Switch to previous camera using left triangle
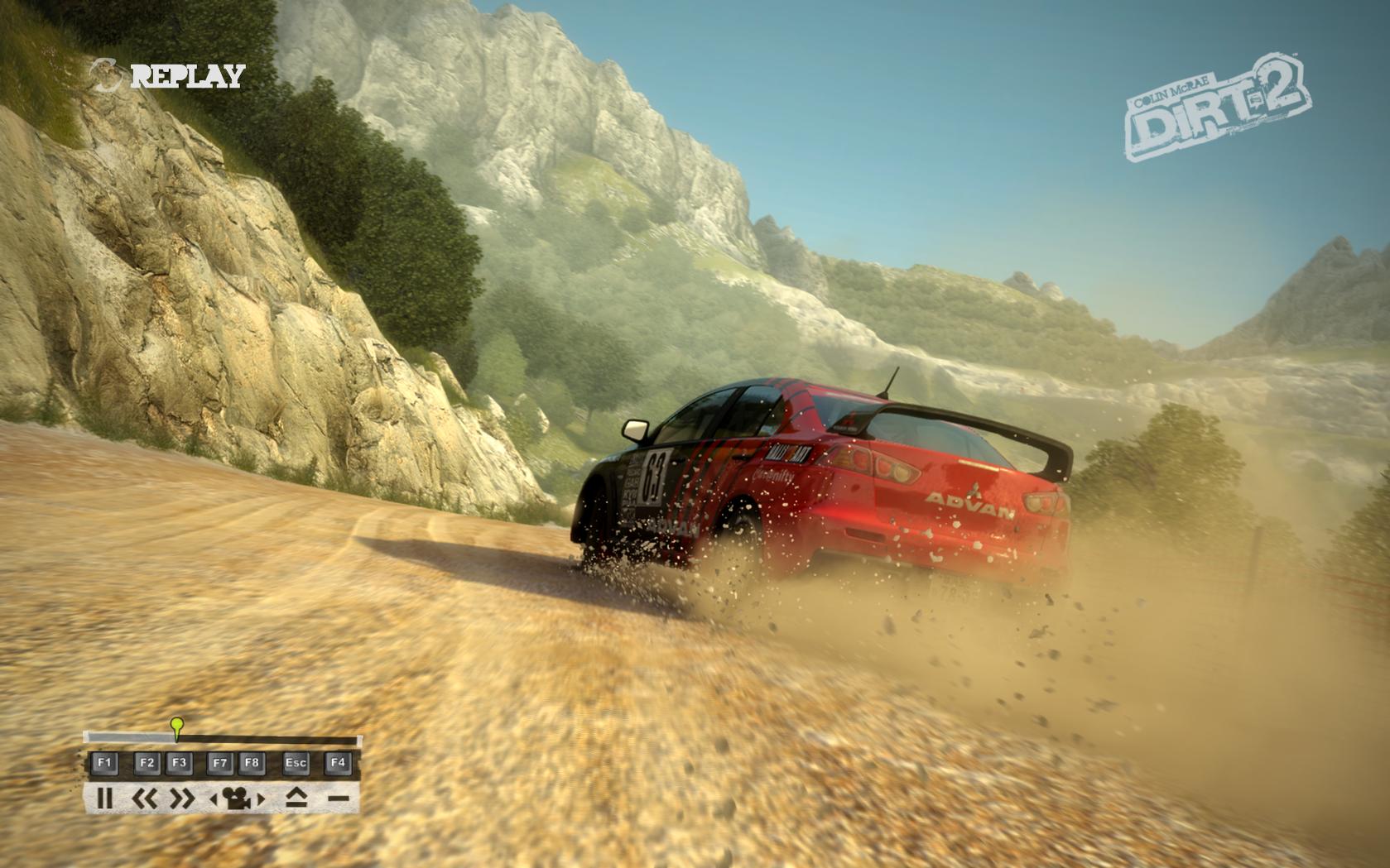Screen dimensions: 1390x868 tap(214, 799)
